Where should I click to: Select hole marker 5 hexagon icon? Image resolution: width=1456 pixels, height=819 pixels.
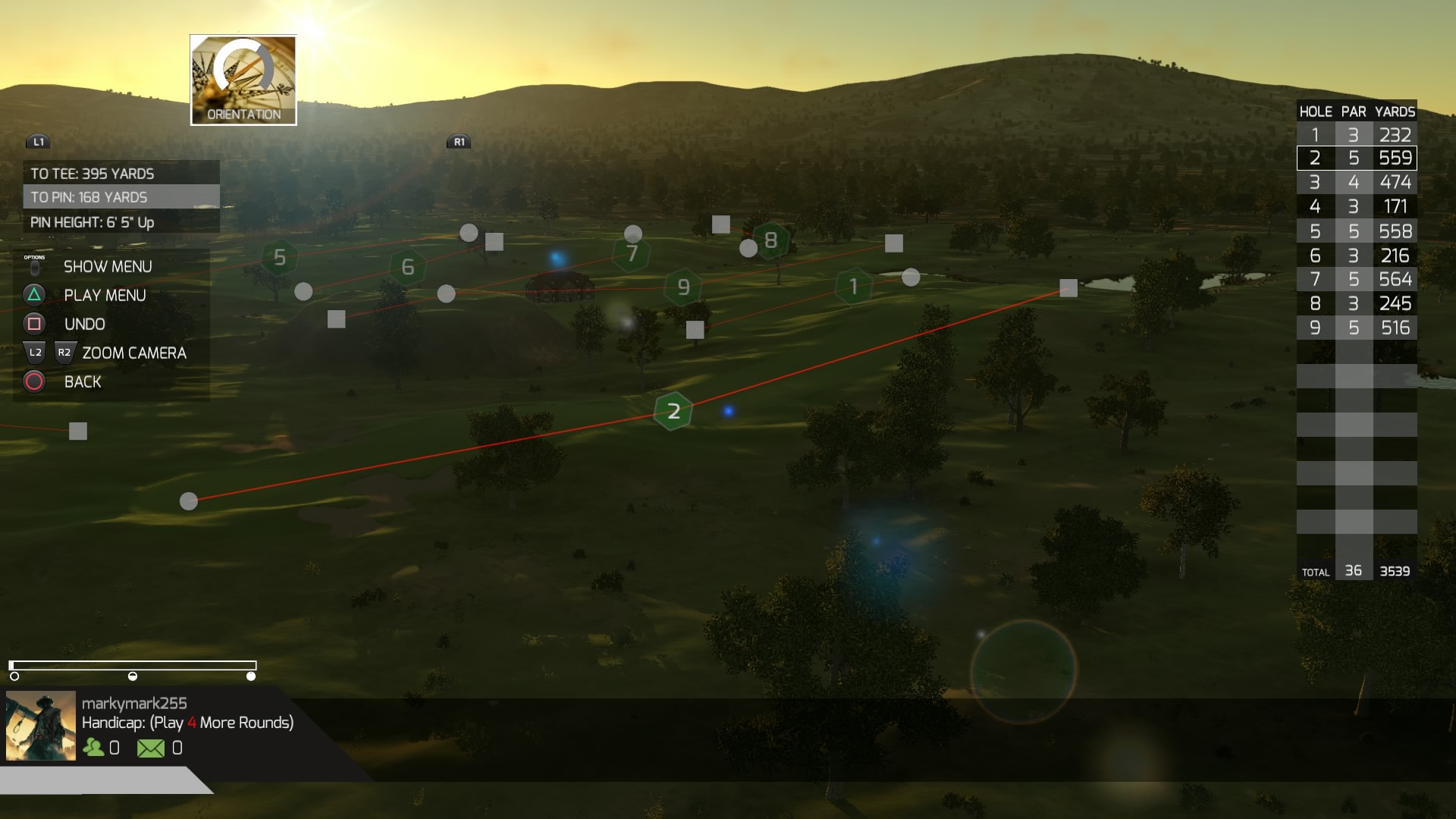[280, 259]
